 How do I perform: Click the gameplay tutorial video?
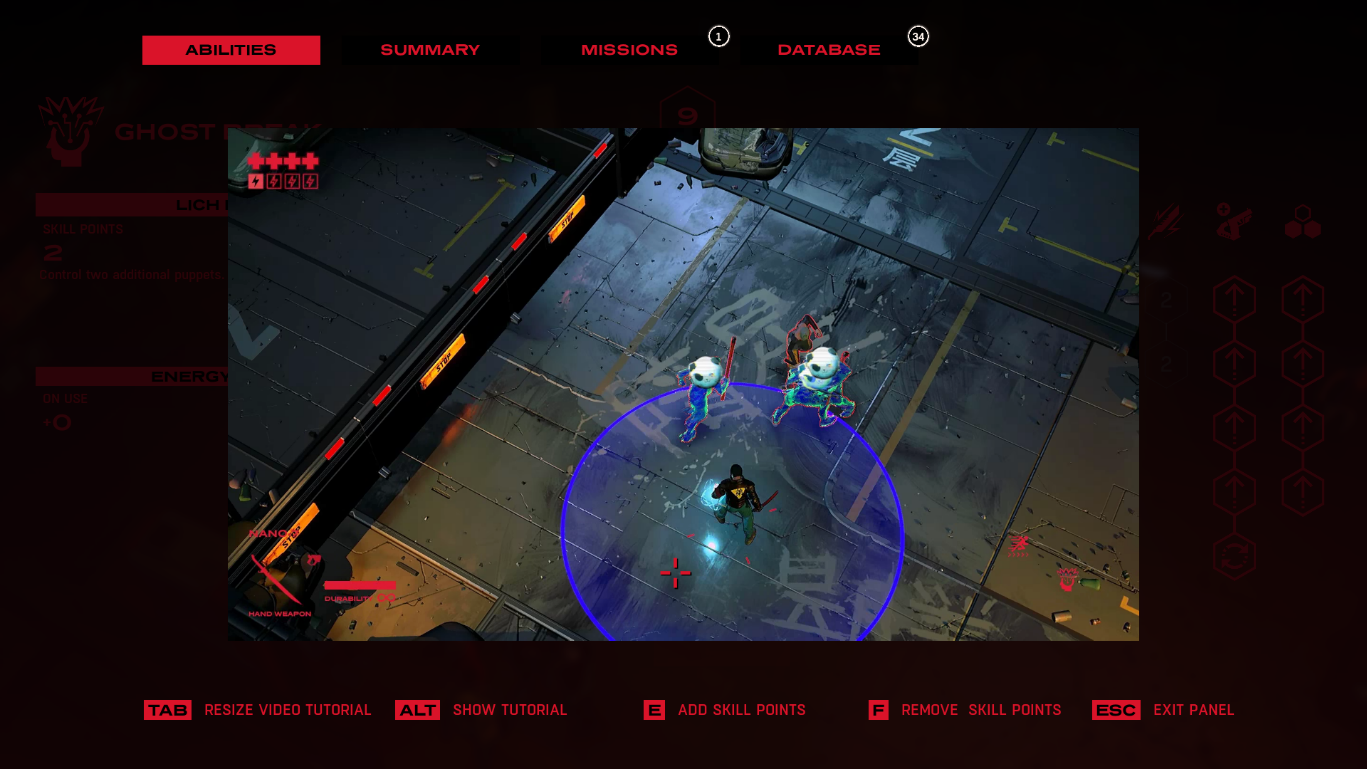point(685,384)
